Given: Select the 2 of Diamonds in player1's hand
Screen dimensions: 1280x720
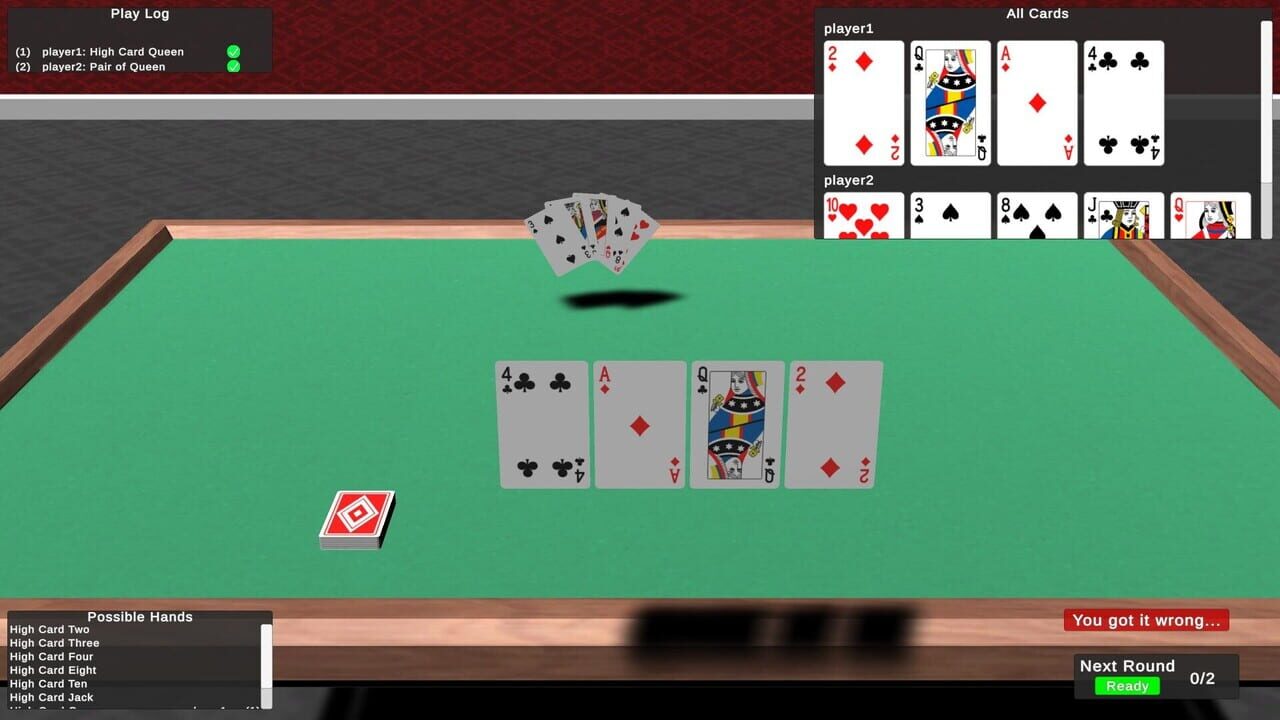Looking at the screenshot, I should pos(863,102).
